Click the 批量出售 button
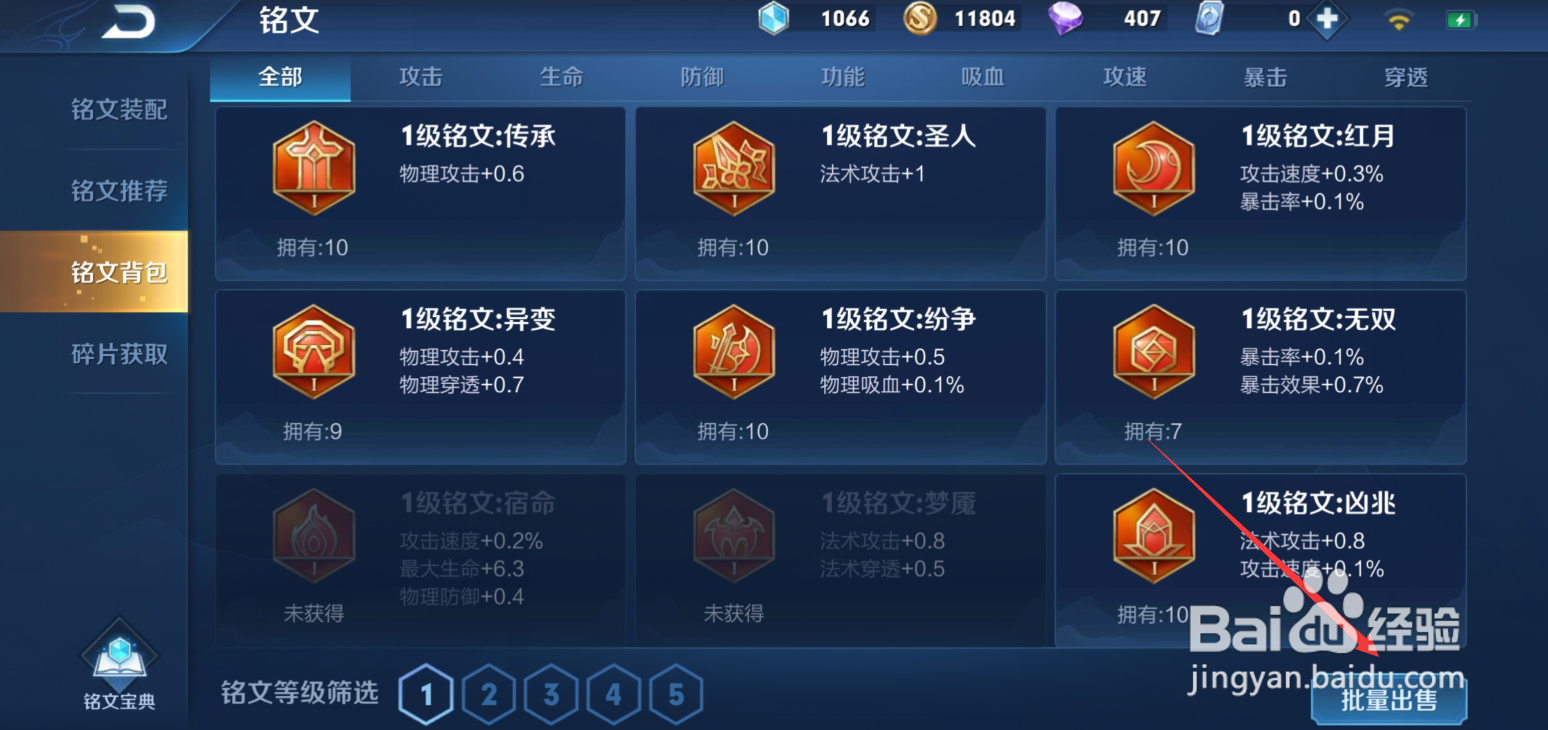The width and height of the screenshot is (1548, 730). coord(1390,701)
